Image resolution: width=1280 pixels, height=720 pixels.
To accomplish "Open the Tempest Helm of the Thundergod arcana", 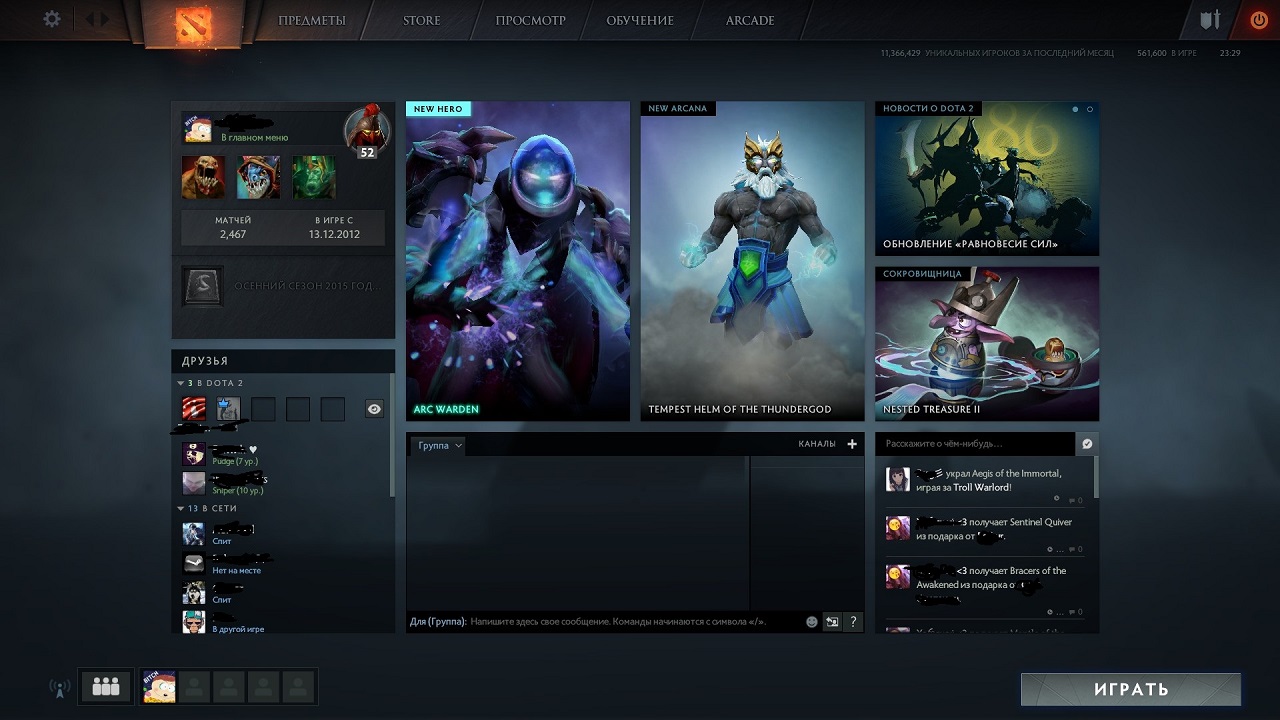I will (x=752, y=260).
